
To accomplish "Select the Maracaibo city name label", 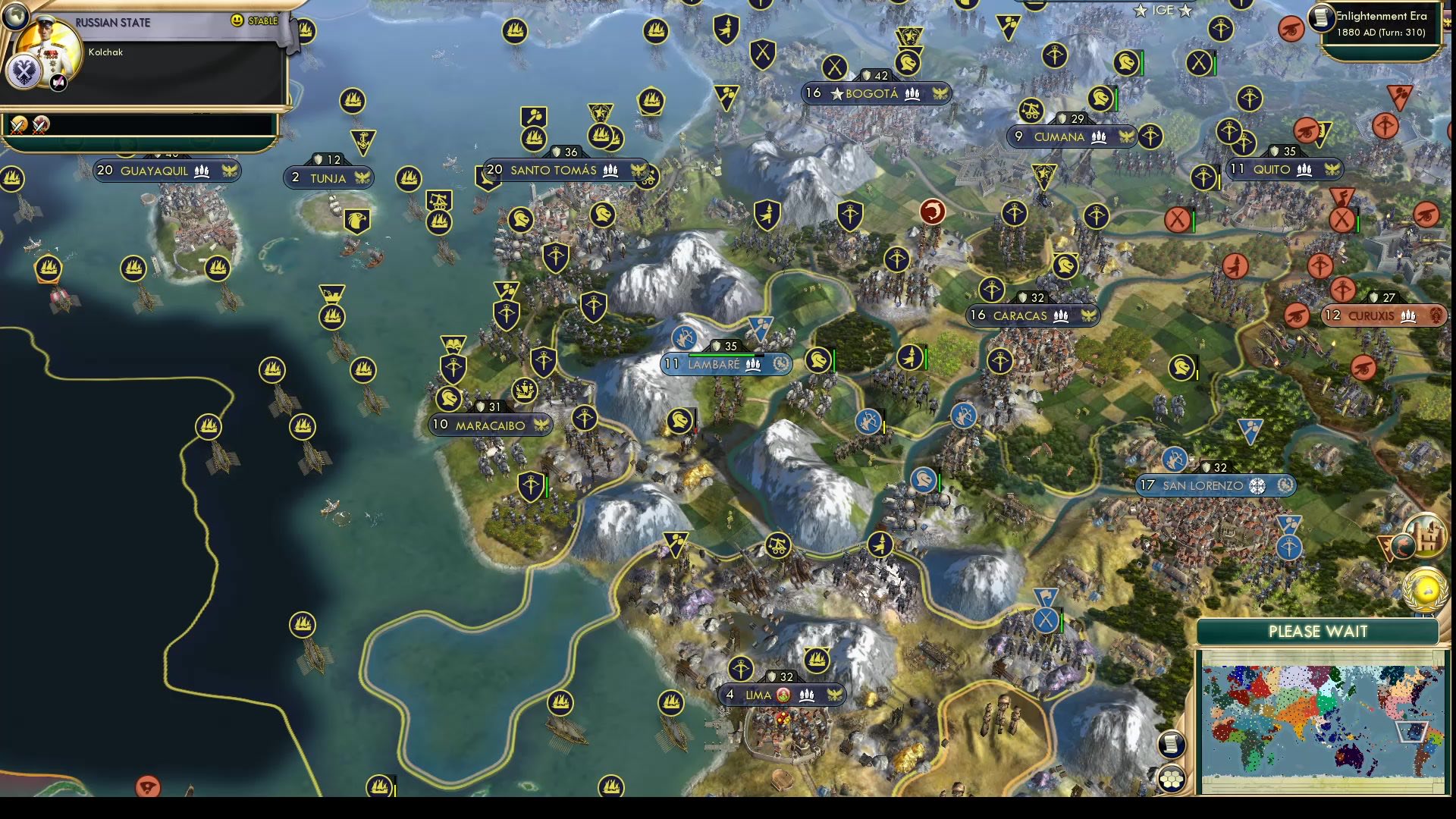I will pos(489,425).
